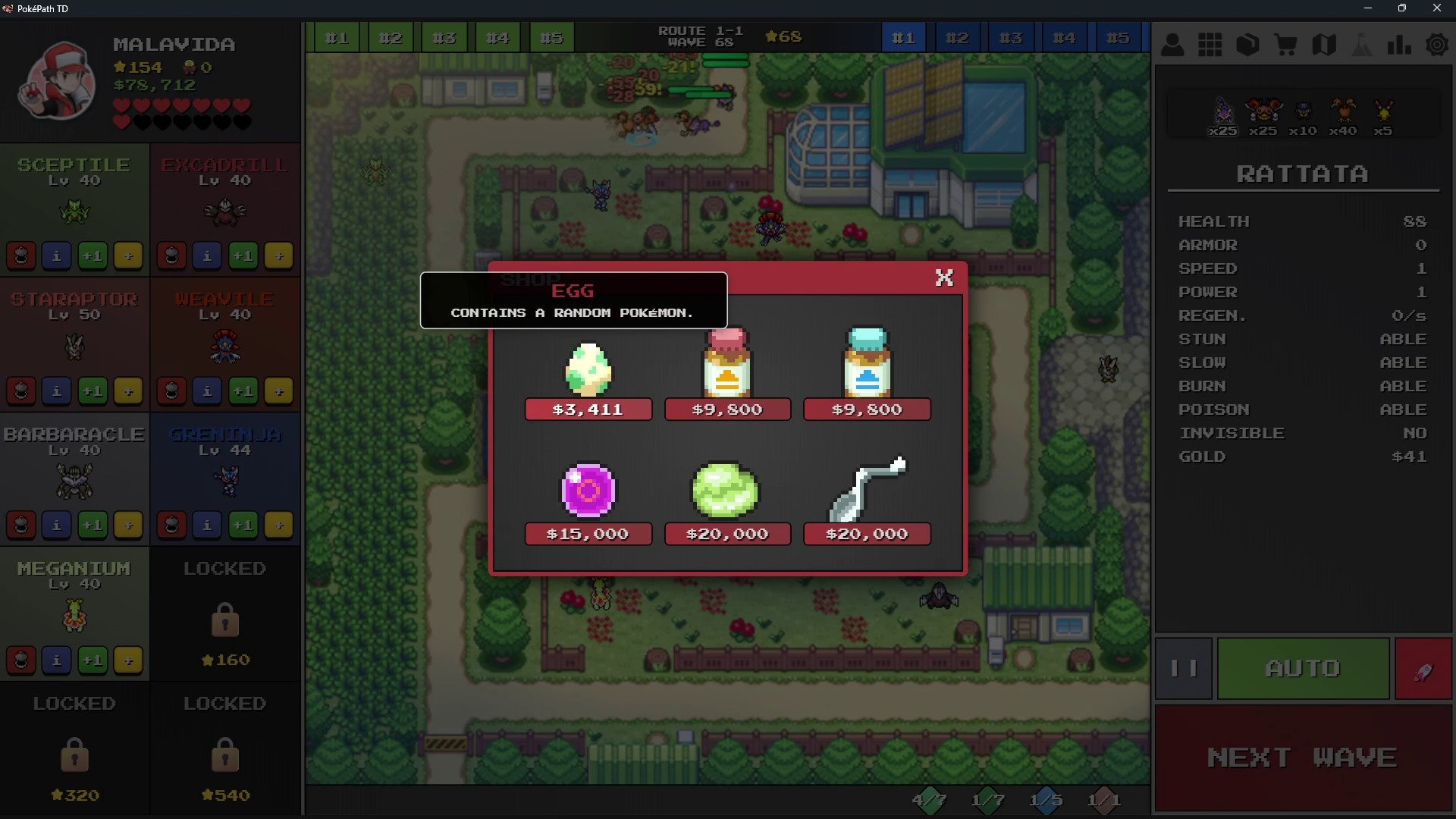Start the Next Wave

(1302, 757)
